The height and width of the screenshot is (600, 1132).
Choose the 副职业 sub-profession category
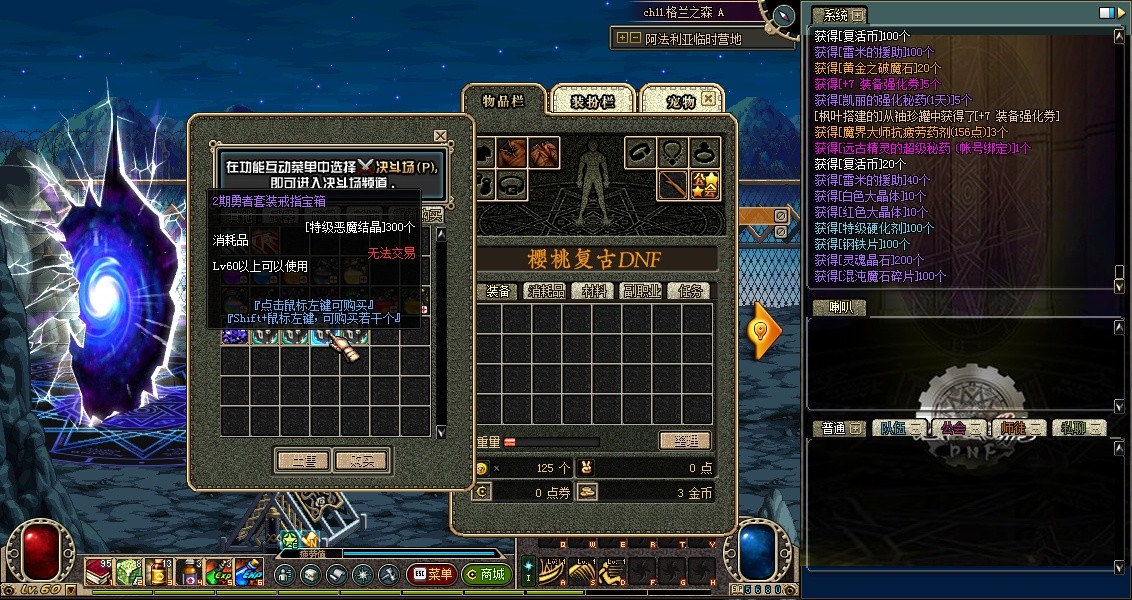[643, 291]
